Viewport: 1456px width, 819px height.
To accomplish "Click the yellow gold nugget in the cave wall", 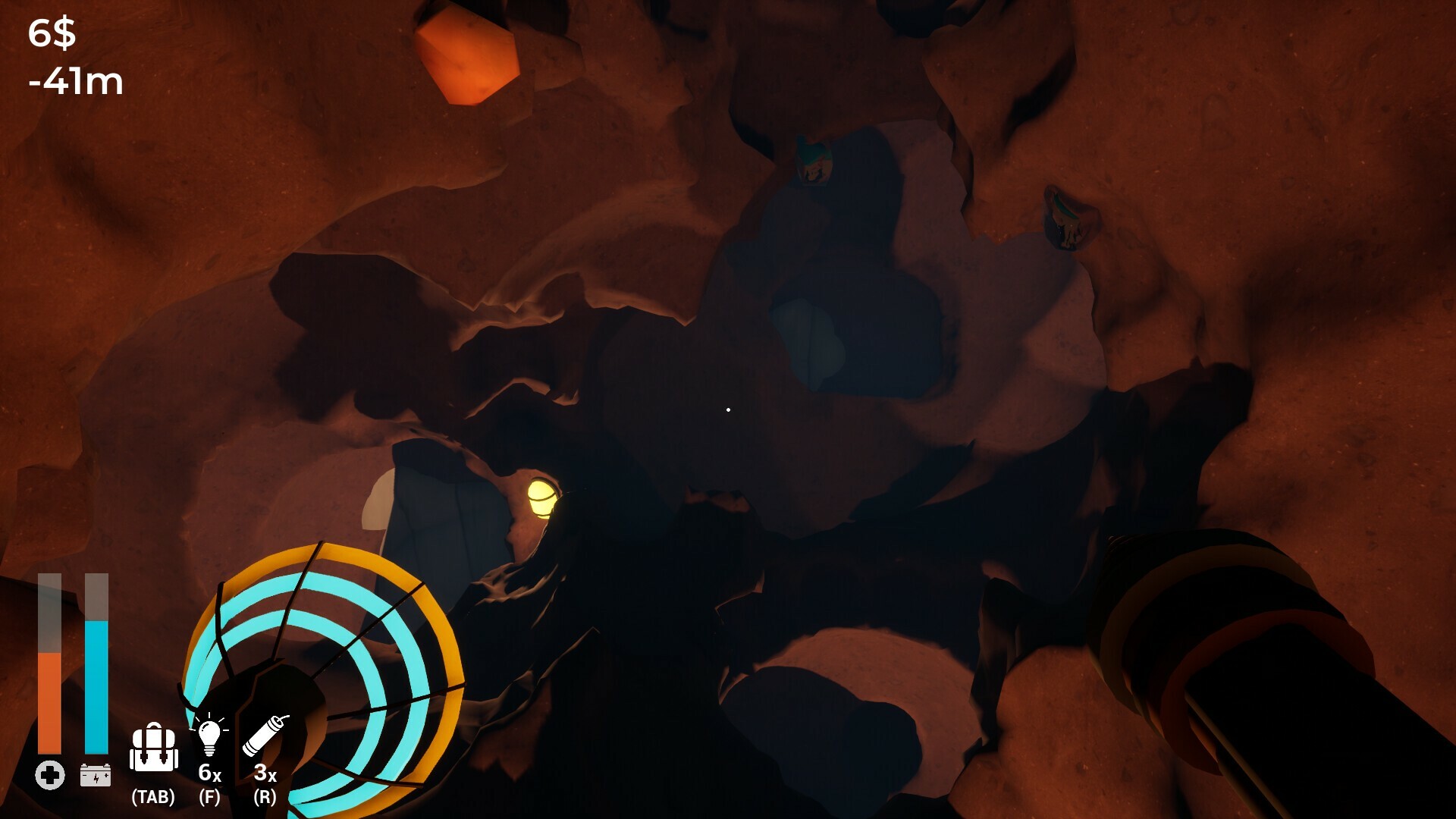I will (x=544, y=497).
